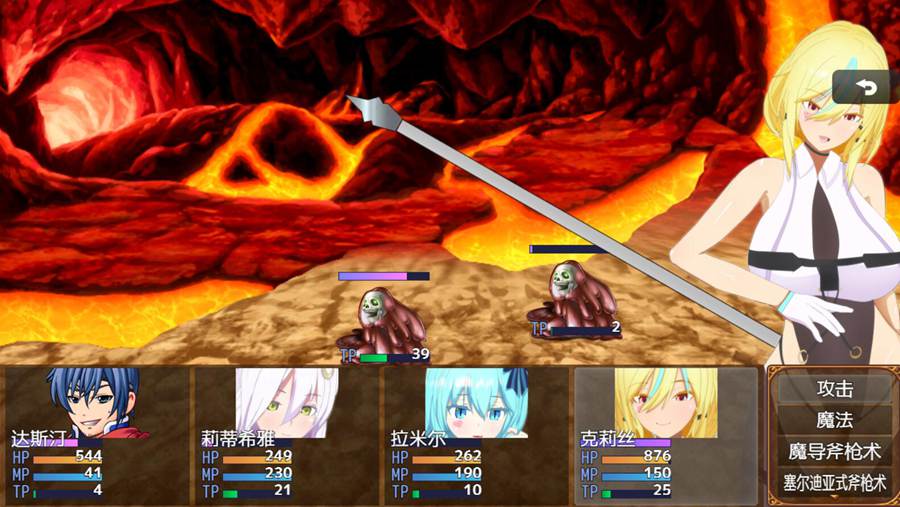
Task: Select 达斯汀's party status panel
Action: (x=96, y=434)
